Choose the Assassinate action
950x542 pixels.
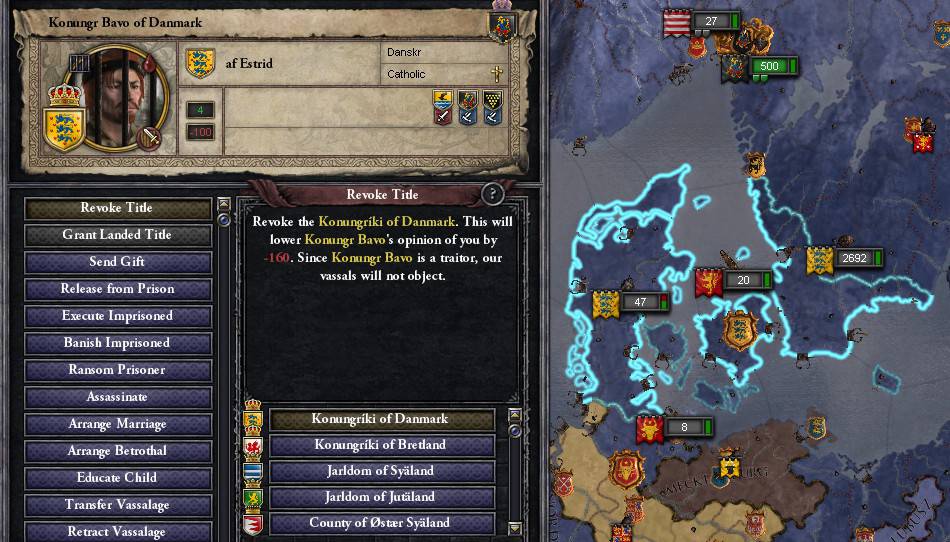(x=117, y=397)
